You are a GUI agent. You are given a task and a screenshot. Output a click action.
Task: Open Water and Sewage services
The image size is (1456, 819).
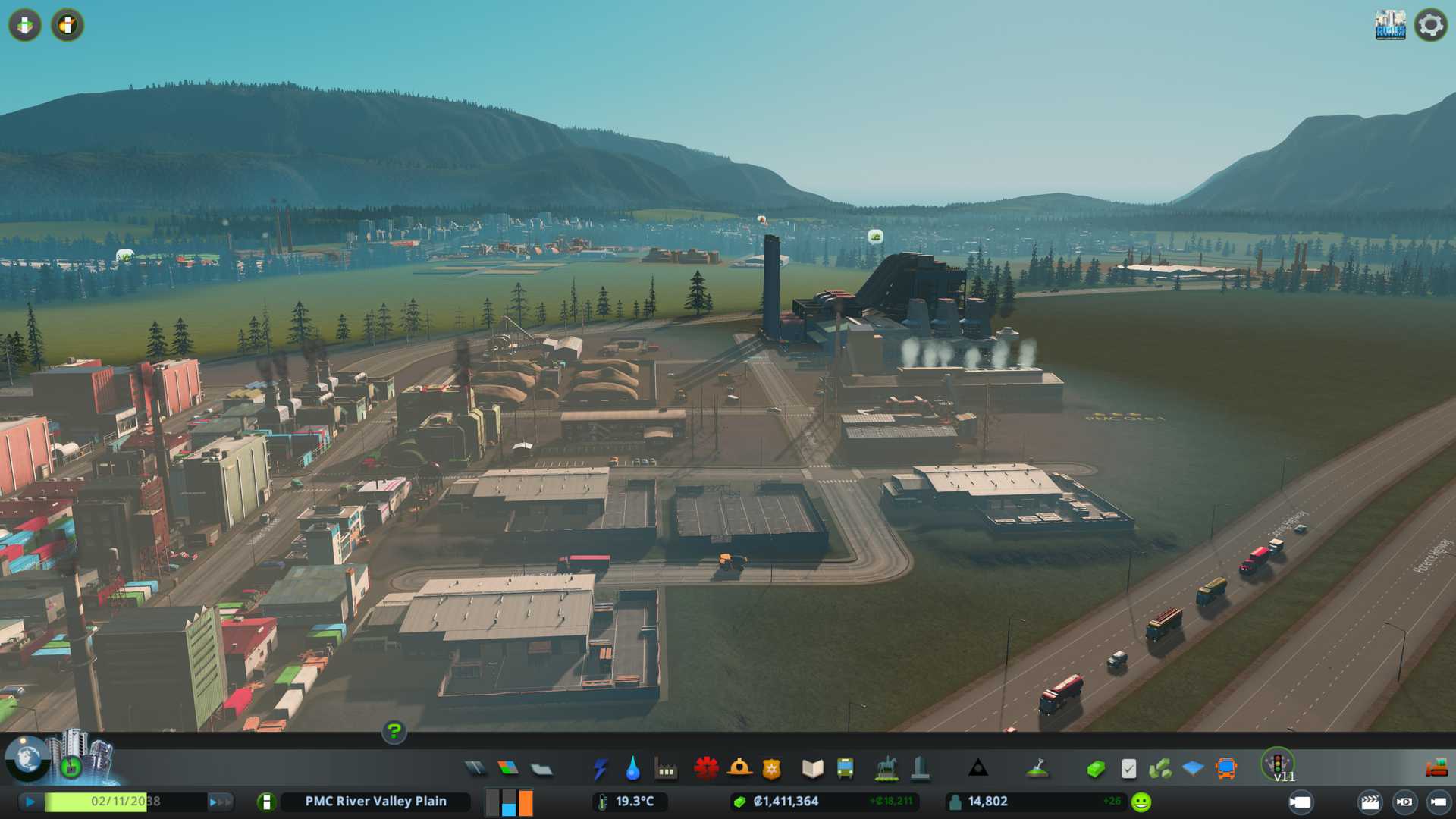click(632, 769)
